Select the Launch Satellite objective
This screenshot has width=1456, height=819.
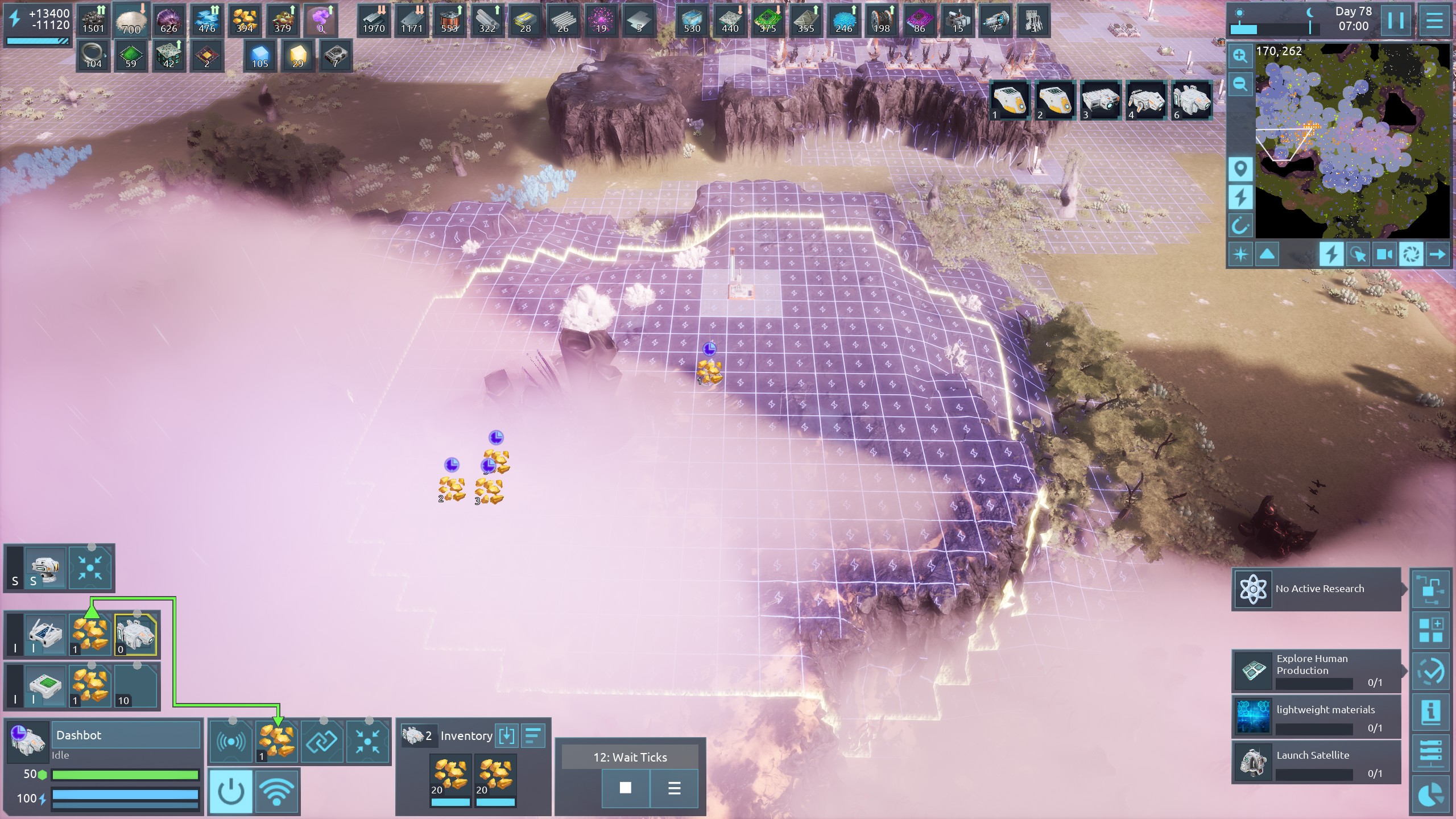point(1316,762)
